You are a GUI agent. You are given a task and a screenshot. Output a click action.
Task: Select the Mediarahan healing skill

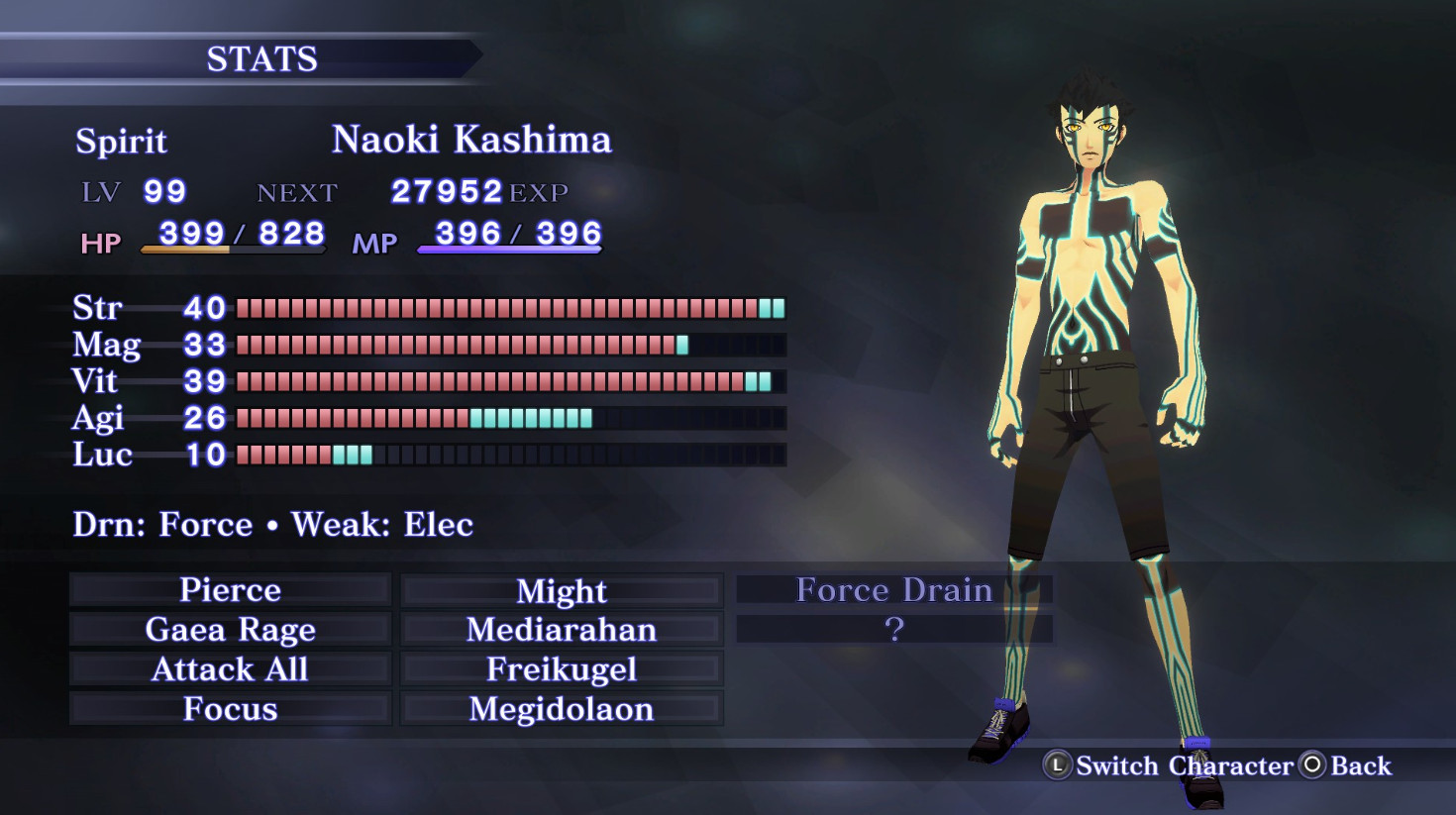(x=561, y=630)
